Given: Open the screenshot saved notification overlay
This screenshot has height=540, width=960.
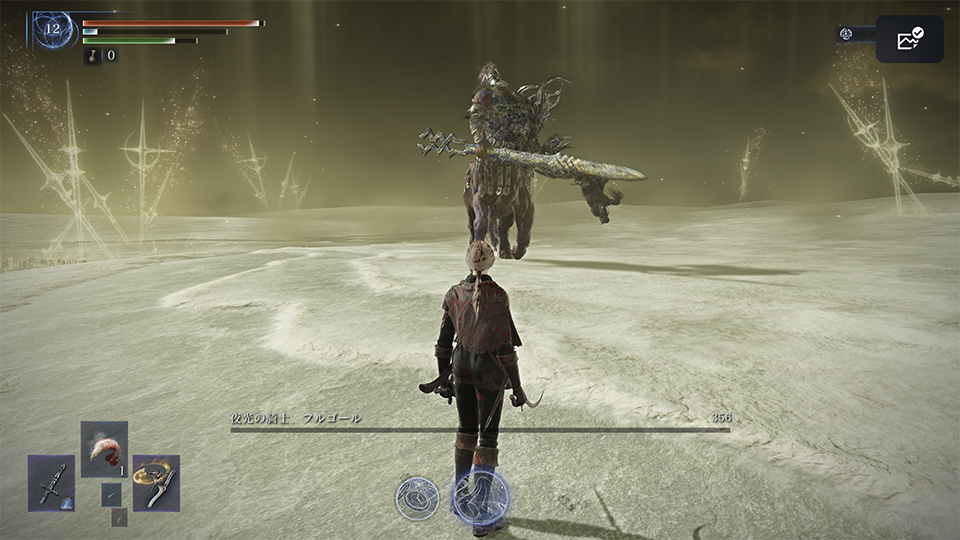Looking at the screenshot, I should pyautogui.click(x=909, y=39).
